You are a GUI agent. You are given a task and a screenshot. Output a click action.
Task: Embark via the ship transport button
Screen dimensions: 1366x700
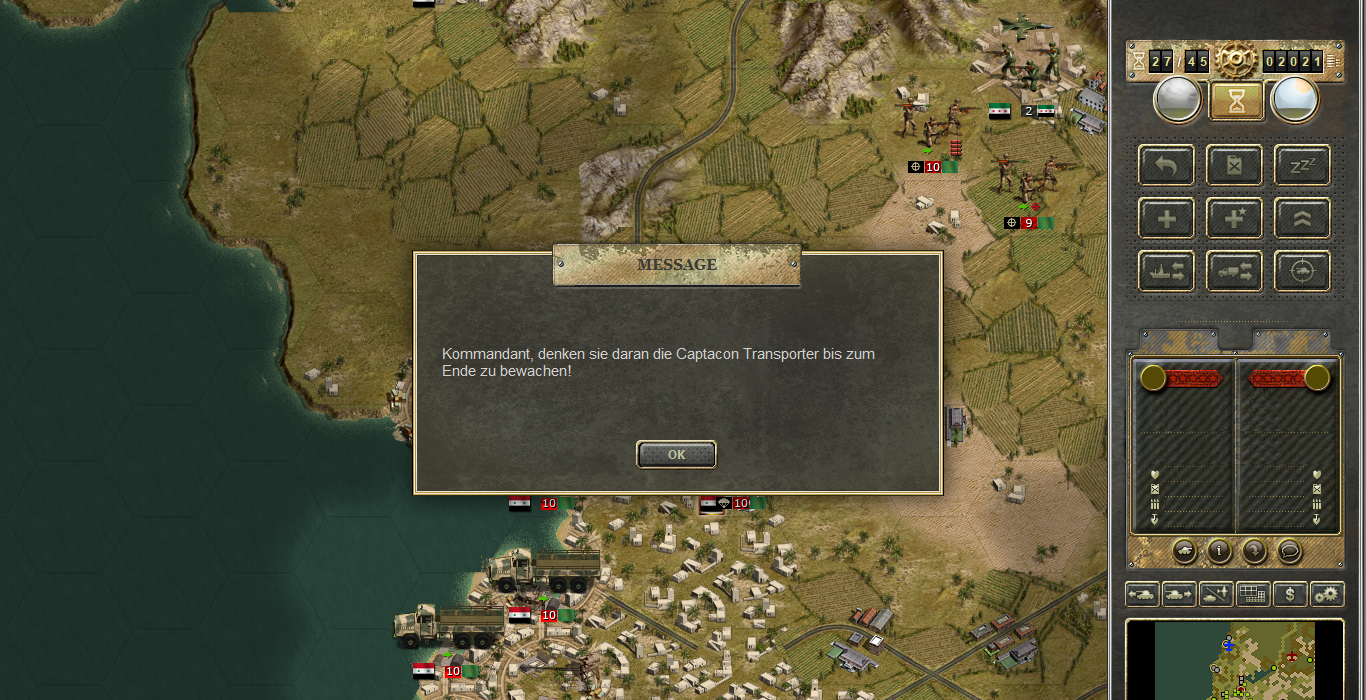pyautogui.click(x=1166, y=271)
